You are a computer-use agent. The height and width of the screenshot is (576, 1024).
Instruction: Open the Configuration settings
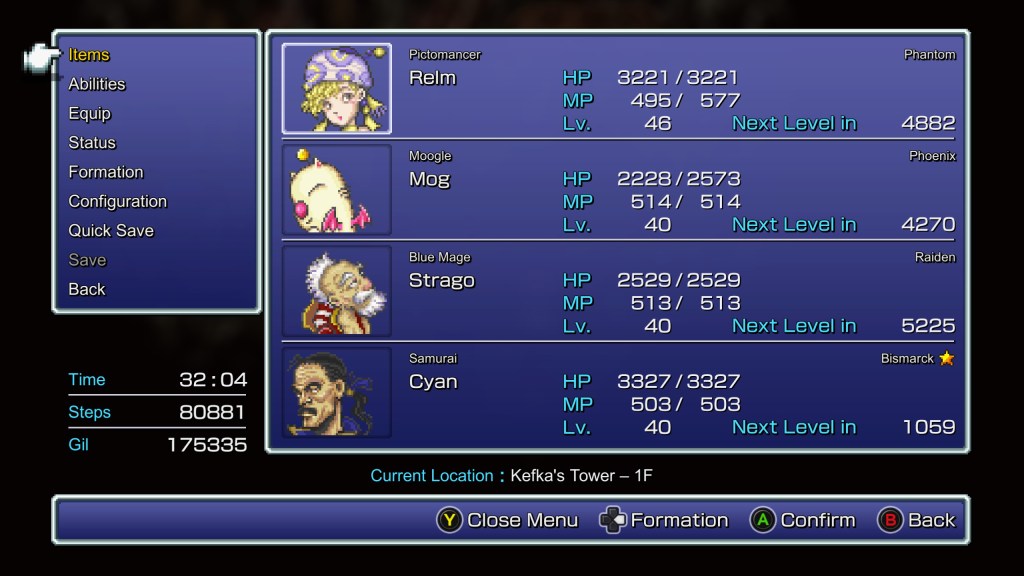point(117,201)
